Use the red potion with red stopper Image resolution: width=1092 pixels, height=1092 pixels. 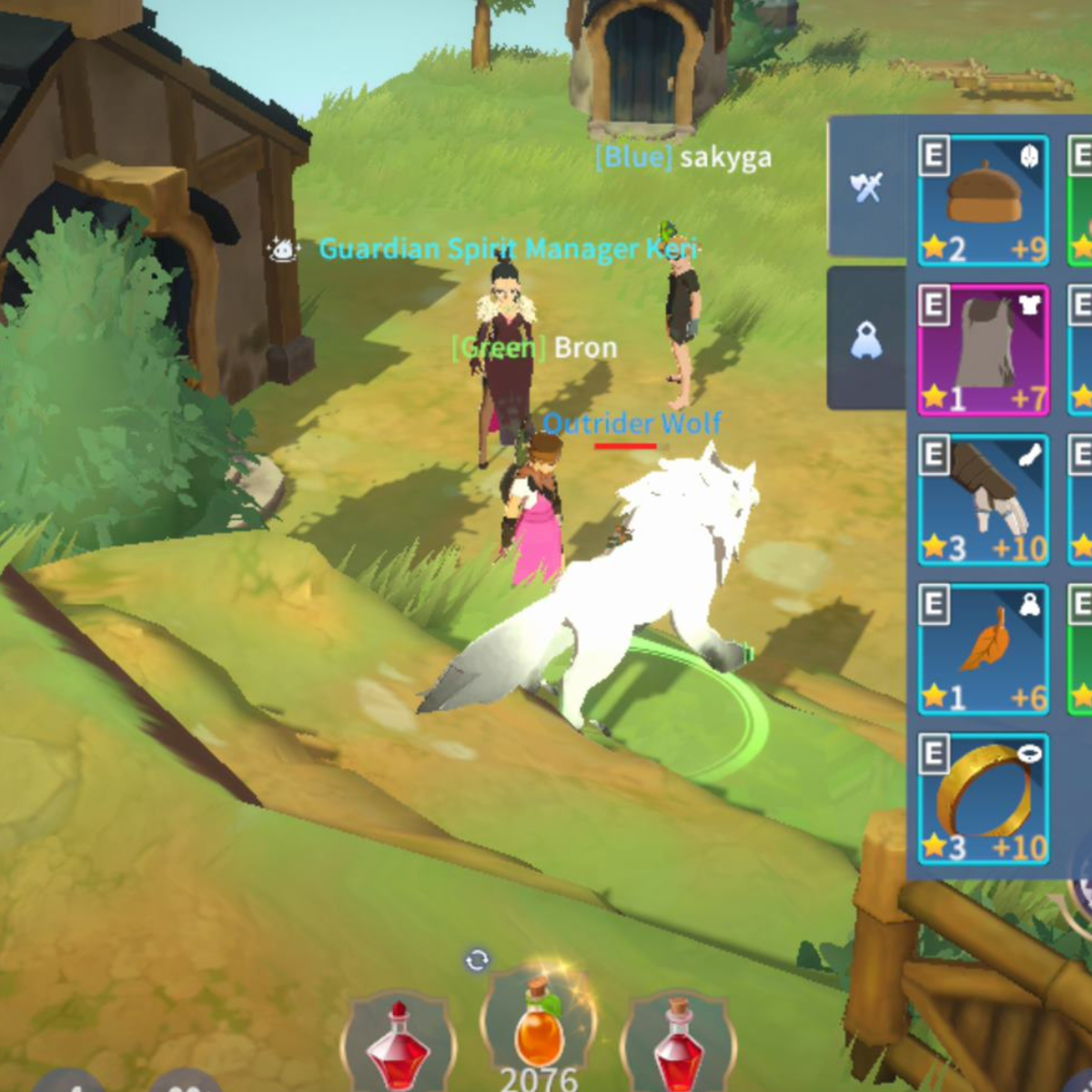tap(398, 1046)
